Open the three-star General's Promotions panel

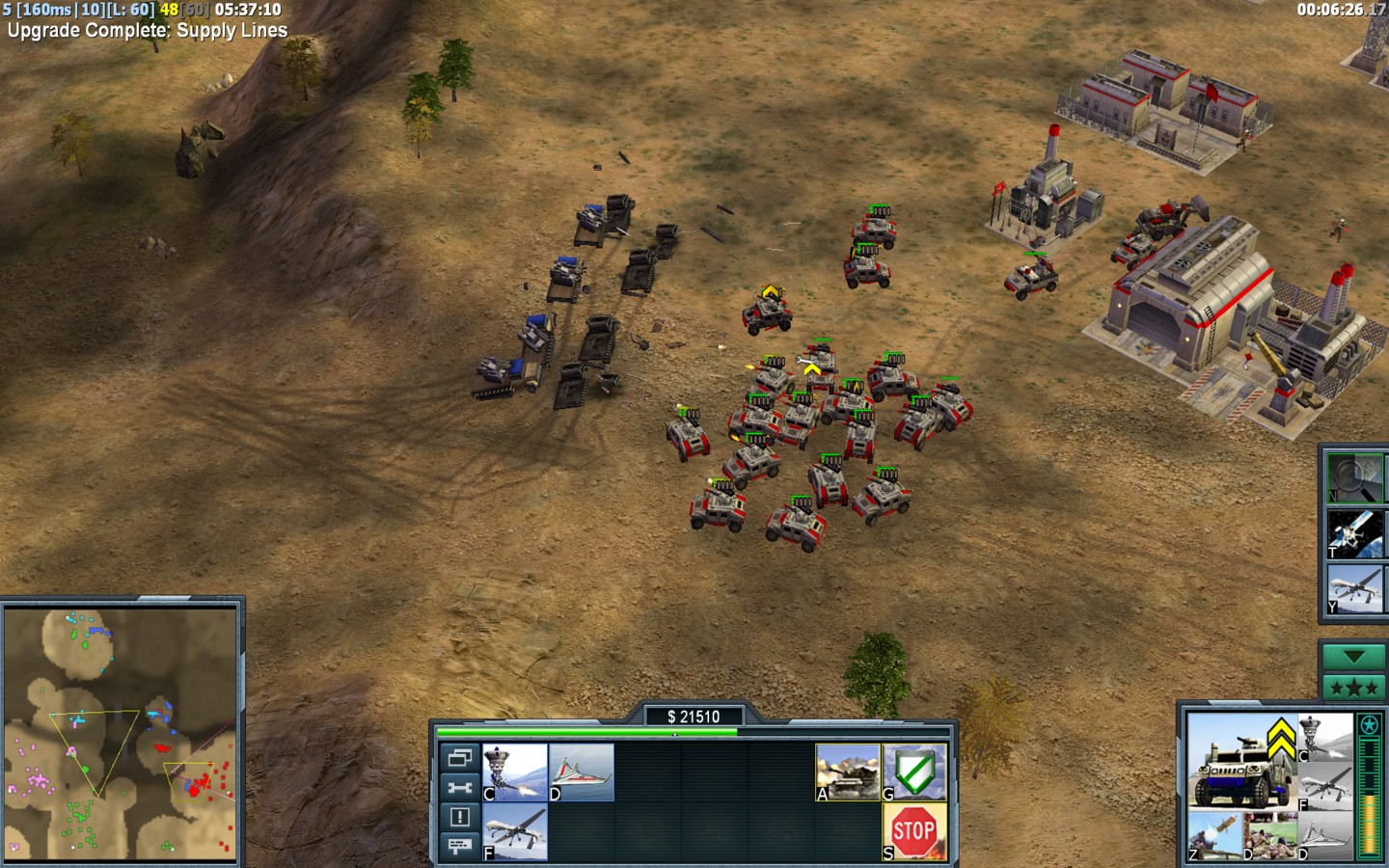point(1353,688)
